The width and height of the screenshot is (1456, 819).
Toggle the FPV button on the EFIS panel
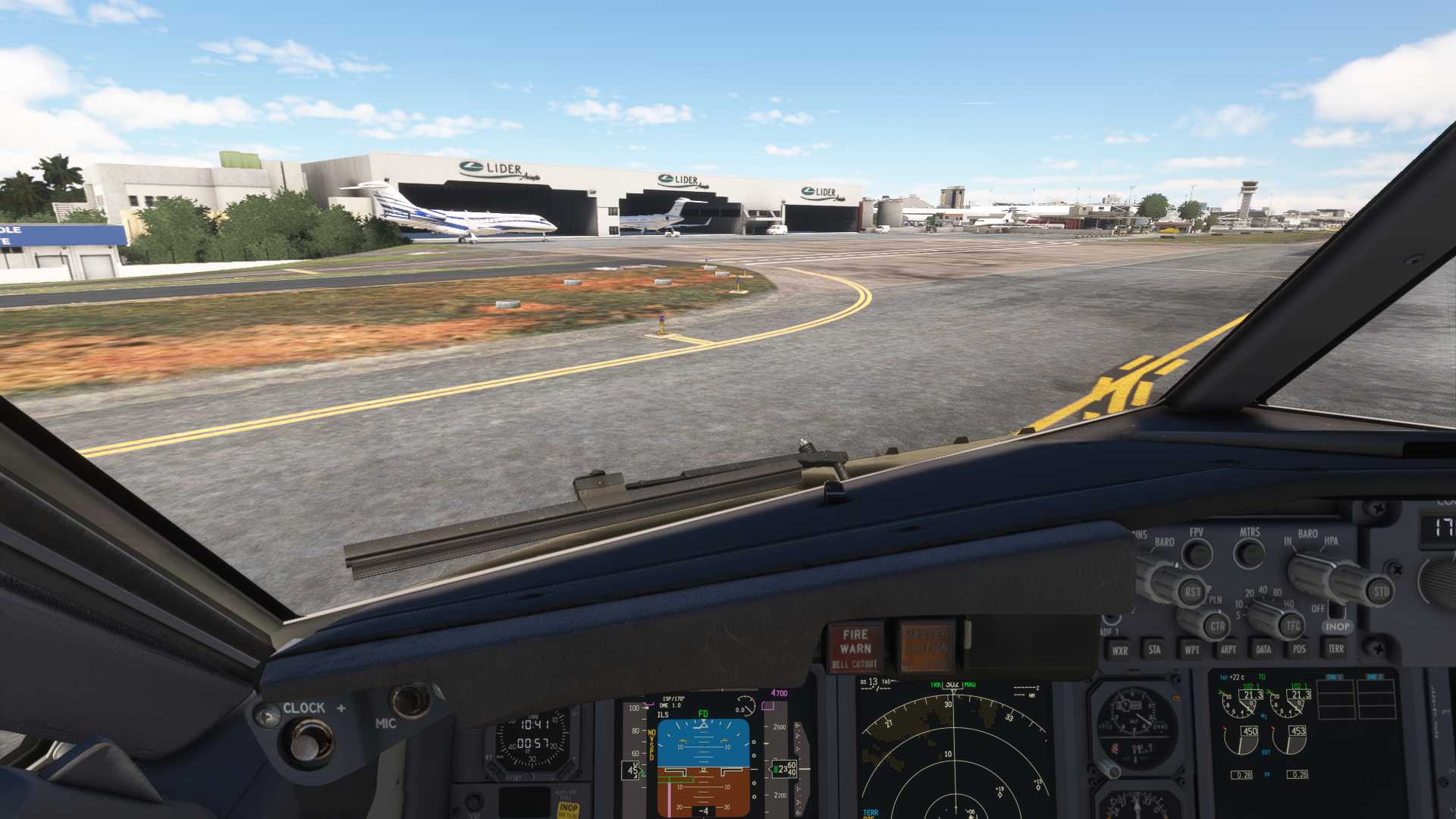(1197, 554)
